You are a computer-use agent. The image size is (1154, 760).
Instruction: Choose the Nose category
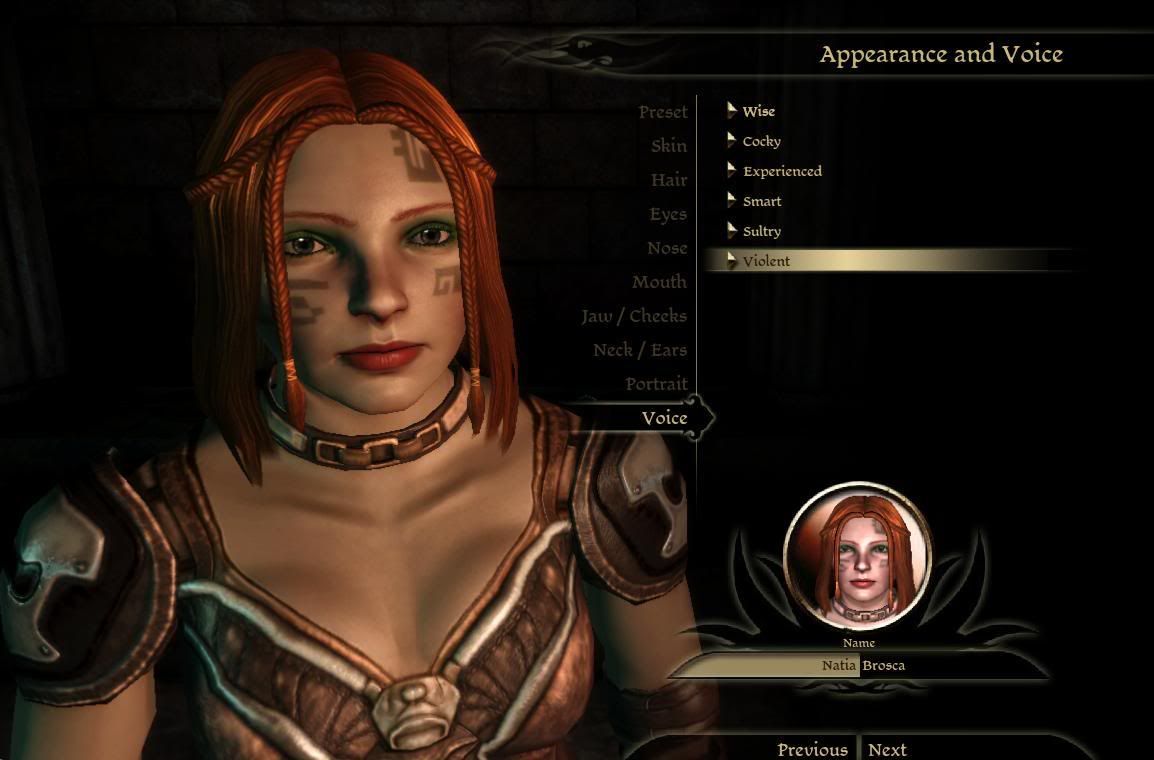(x=666, y=248)
